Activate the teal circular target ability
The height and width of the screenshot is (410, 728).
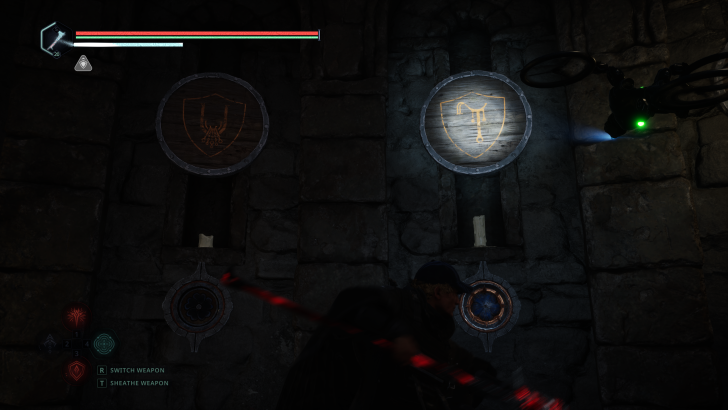pos(104,344)
